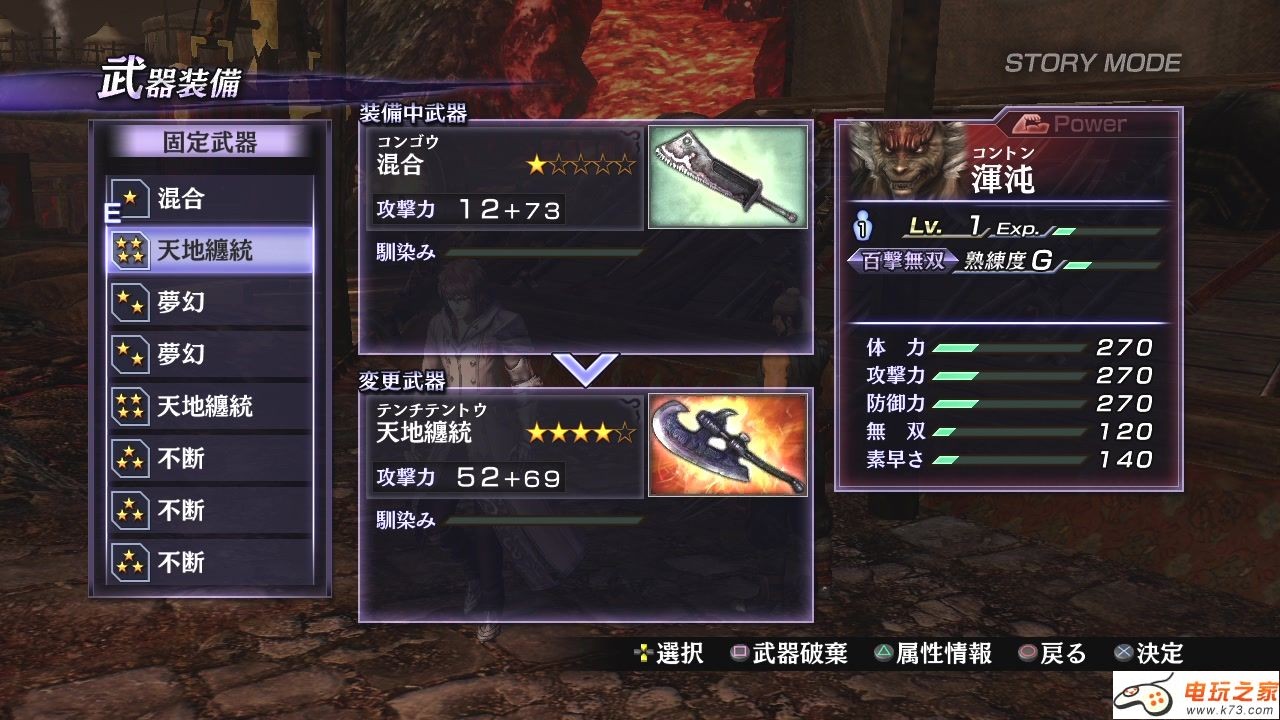This screenshot has width=1280, height=720.
Task: View the equipped 混合 cleaver thumbnail
Action: point(727,177)
